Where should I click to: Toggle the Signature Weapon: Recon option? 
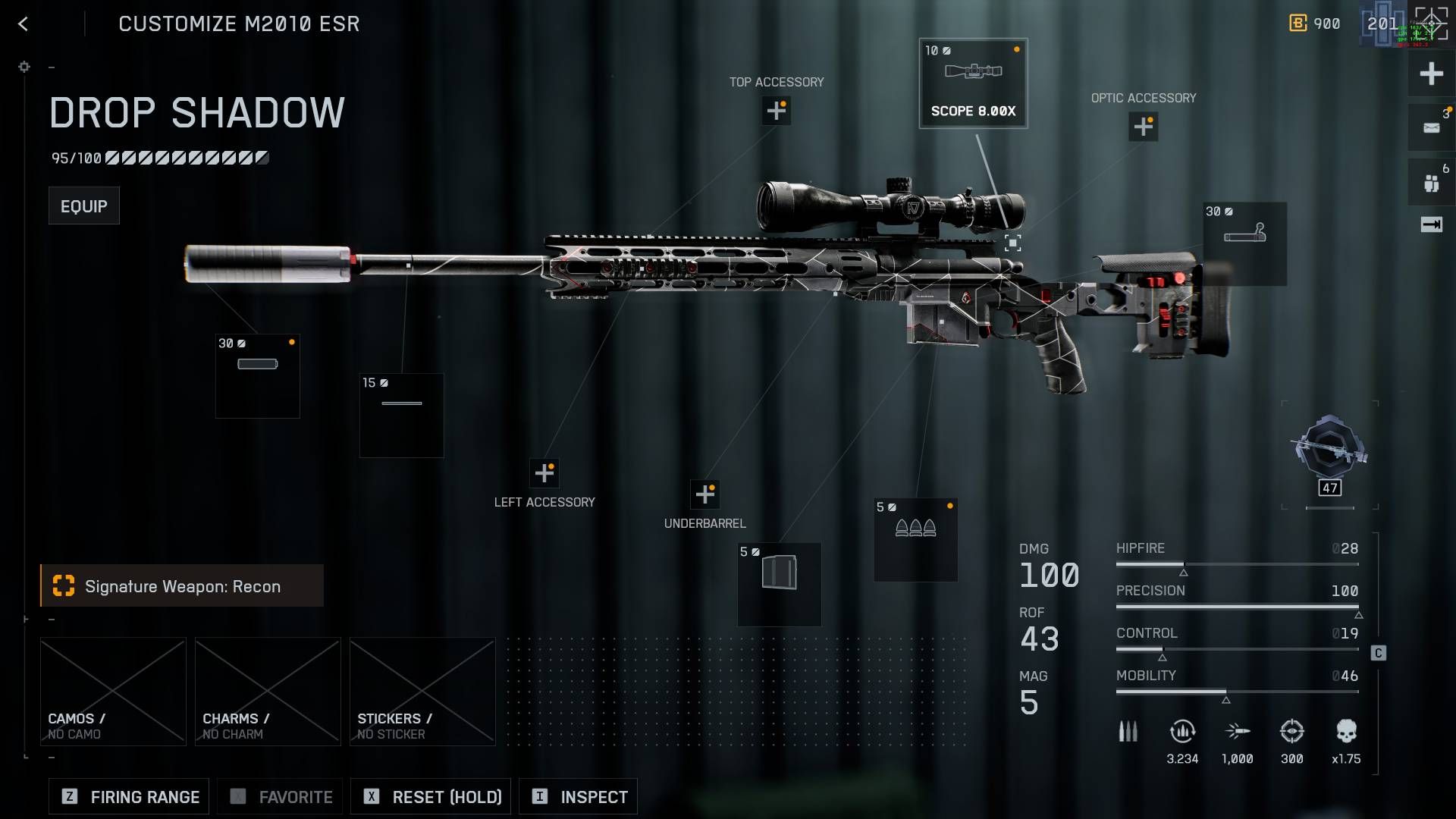182,585
